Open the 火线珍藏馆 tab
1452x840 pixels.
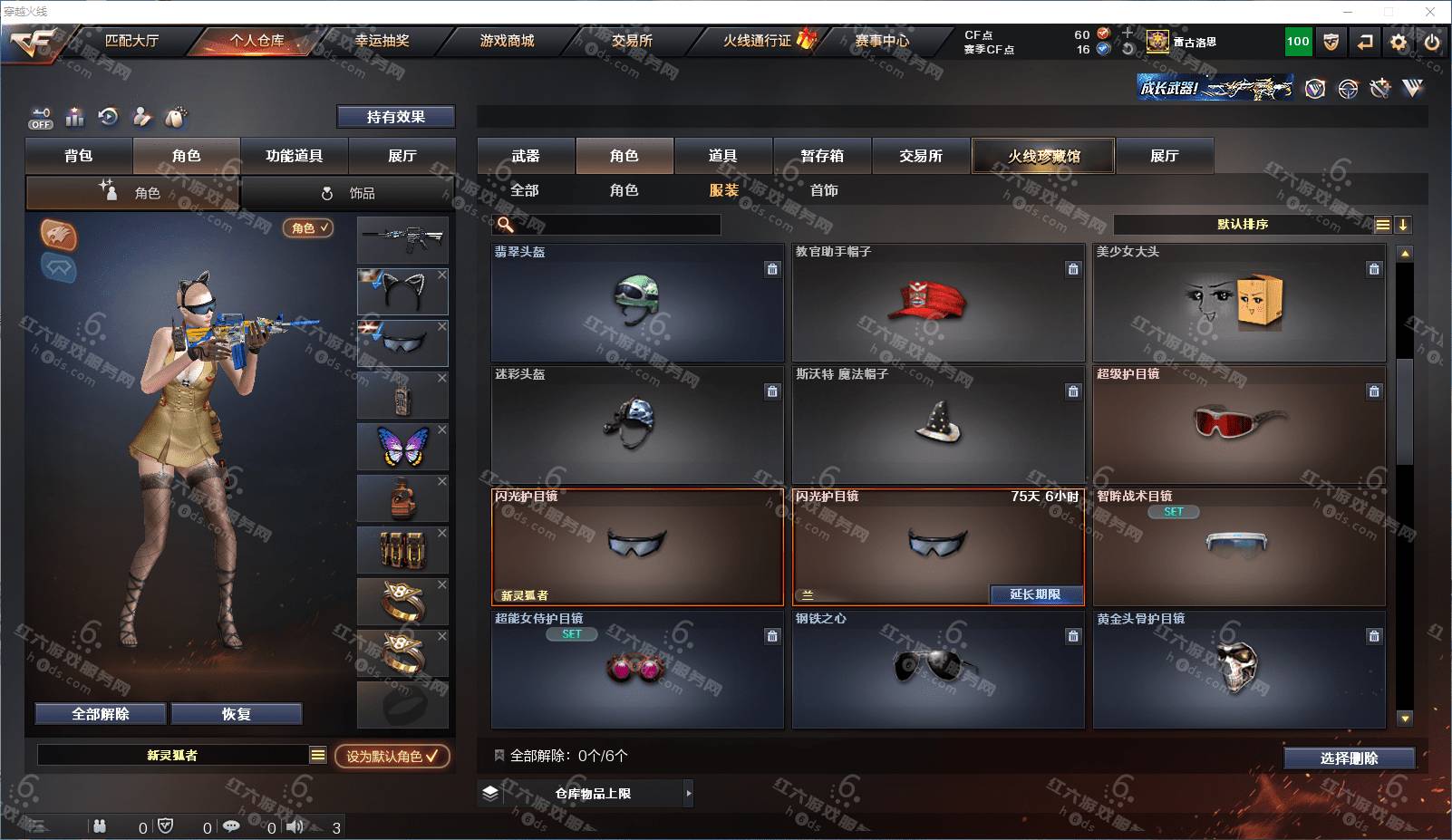click(1043, 156)
